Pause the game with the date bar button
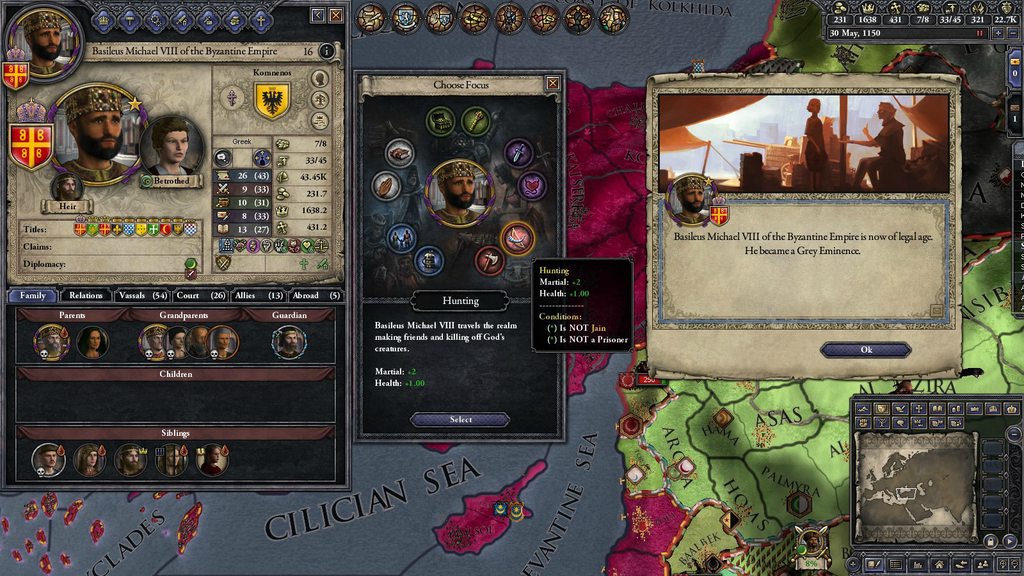The image size is (1024, 576). (x=981, y=33)
